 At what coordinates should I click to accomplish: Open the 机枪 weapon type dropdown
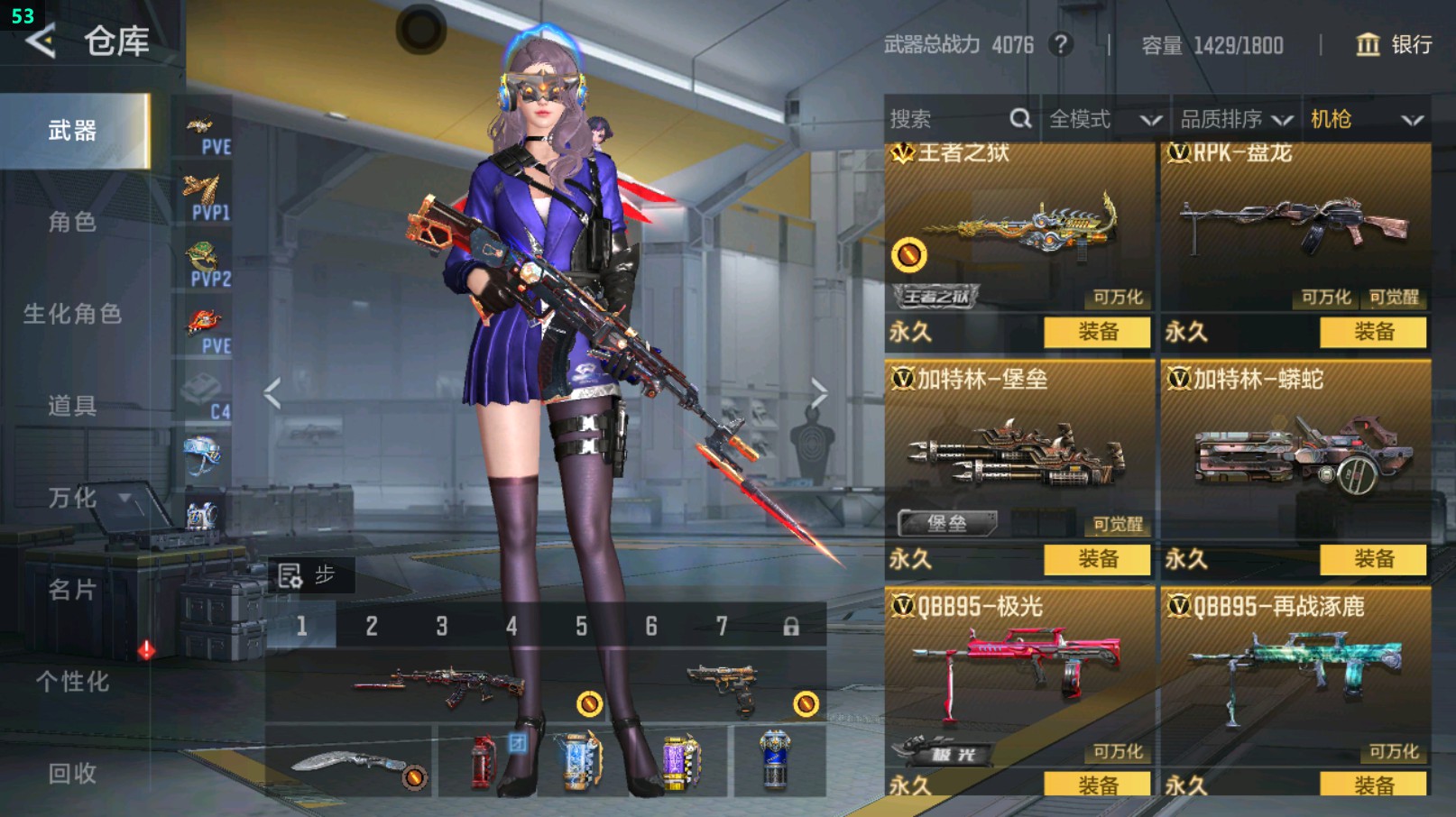[x=1366, y=119]
